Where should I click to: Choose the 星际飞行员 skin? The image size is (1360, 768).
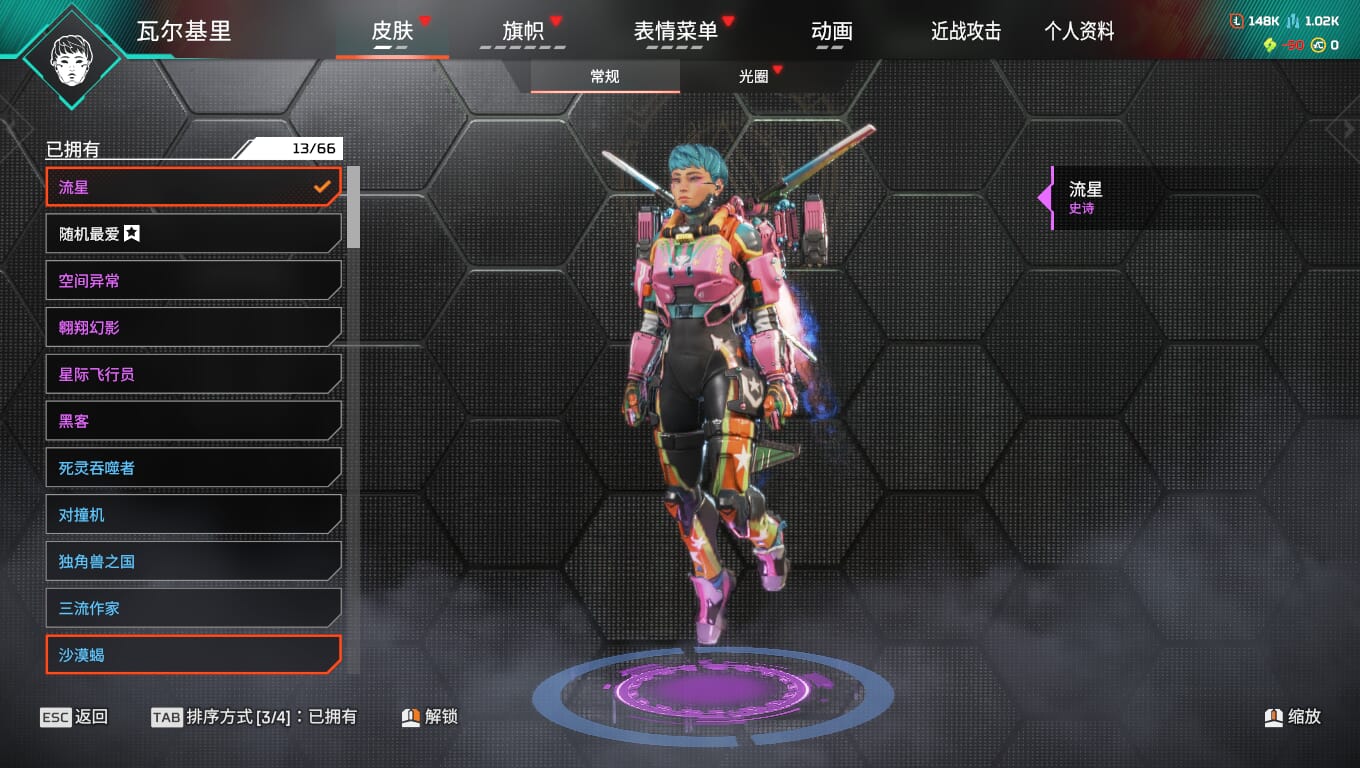pos(193,374)
